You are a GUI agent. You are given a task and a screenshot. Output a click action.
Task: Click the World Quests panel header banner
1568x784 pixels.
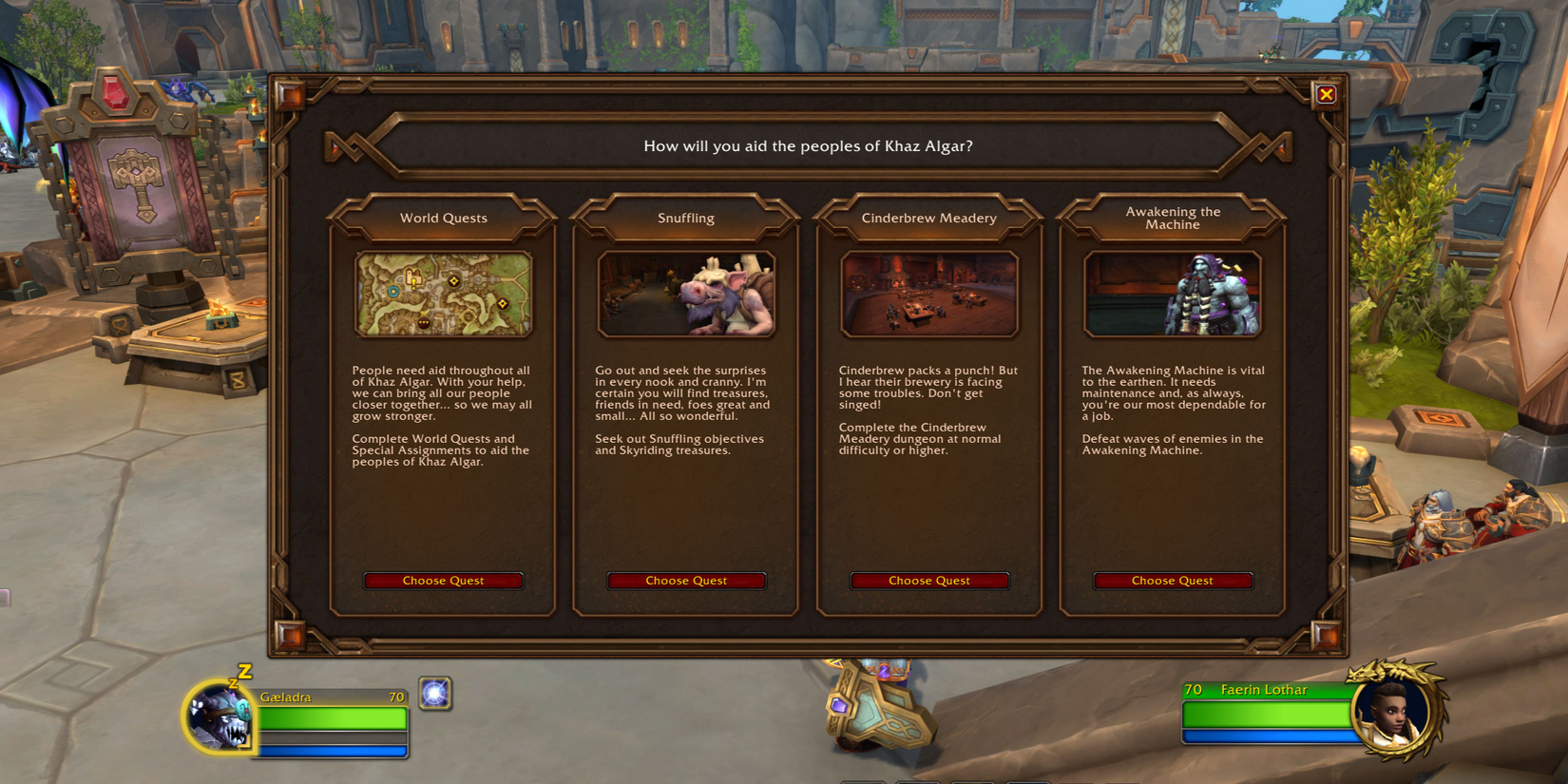(x=443, y=218)
